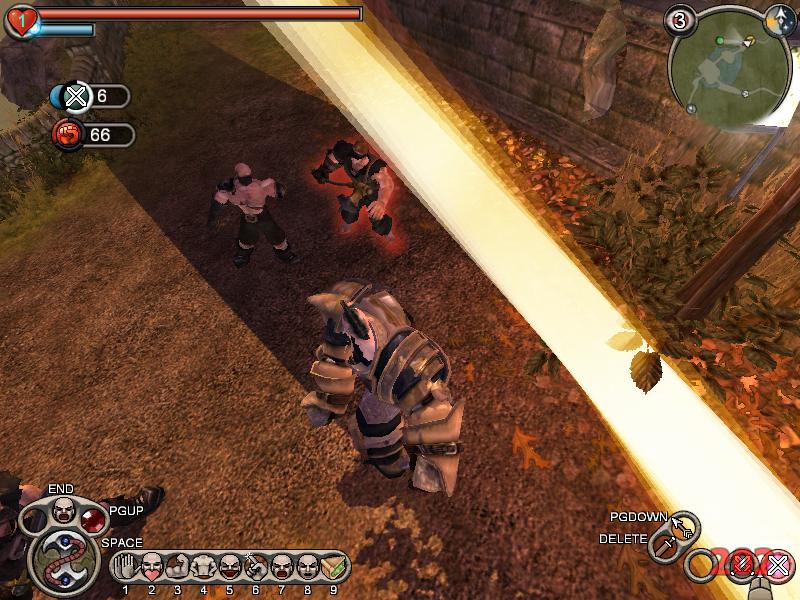Choose the face with heart expression
The width and height of the screenshot is (800, 600).
tap(152, 567)
